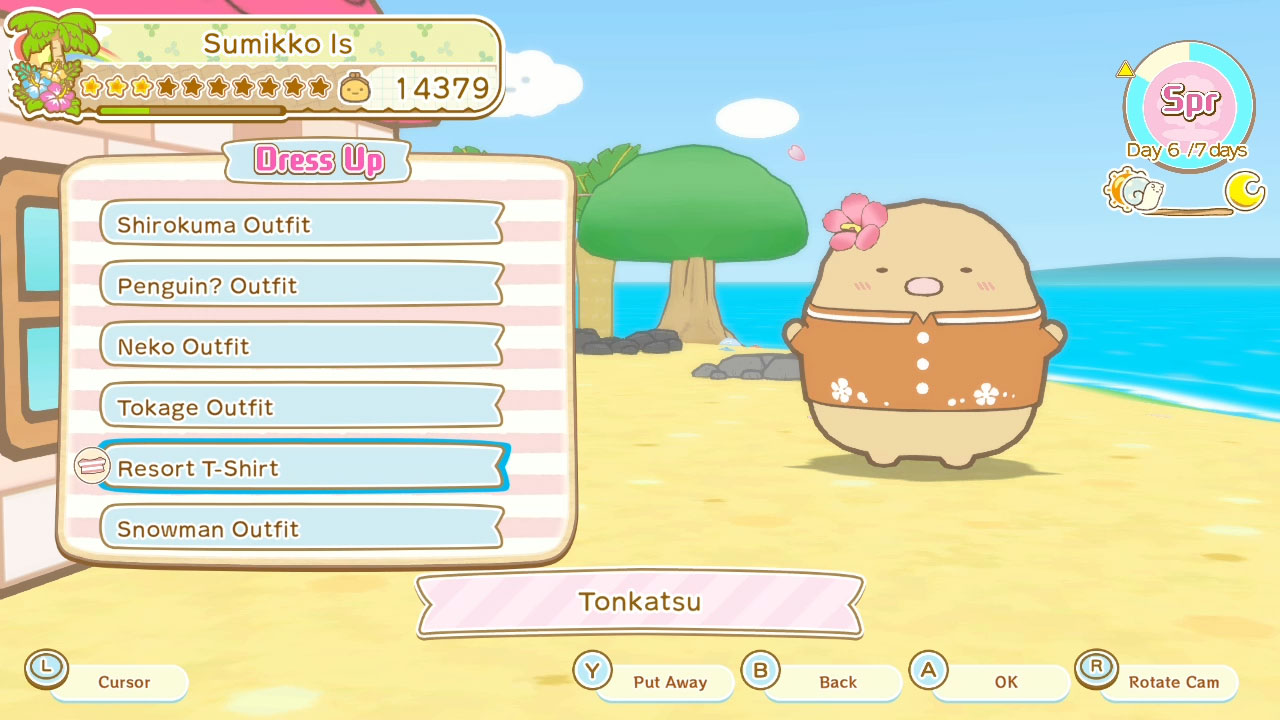The image size is (1280, 720).
Task: Click the first star in the rating row
Action: 92,88
